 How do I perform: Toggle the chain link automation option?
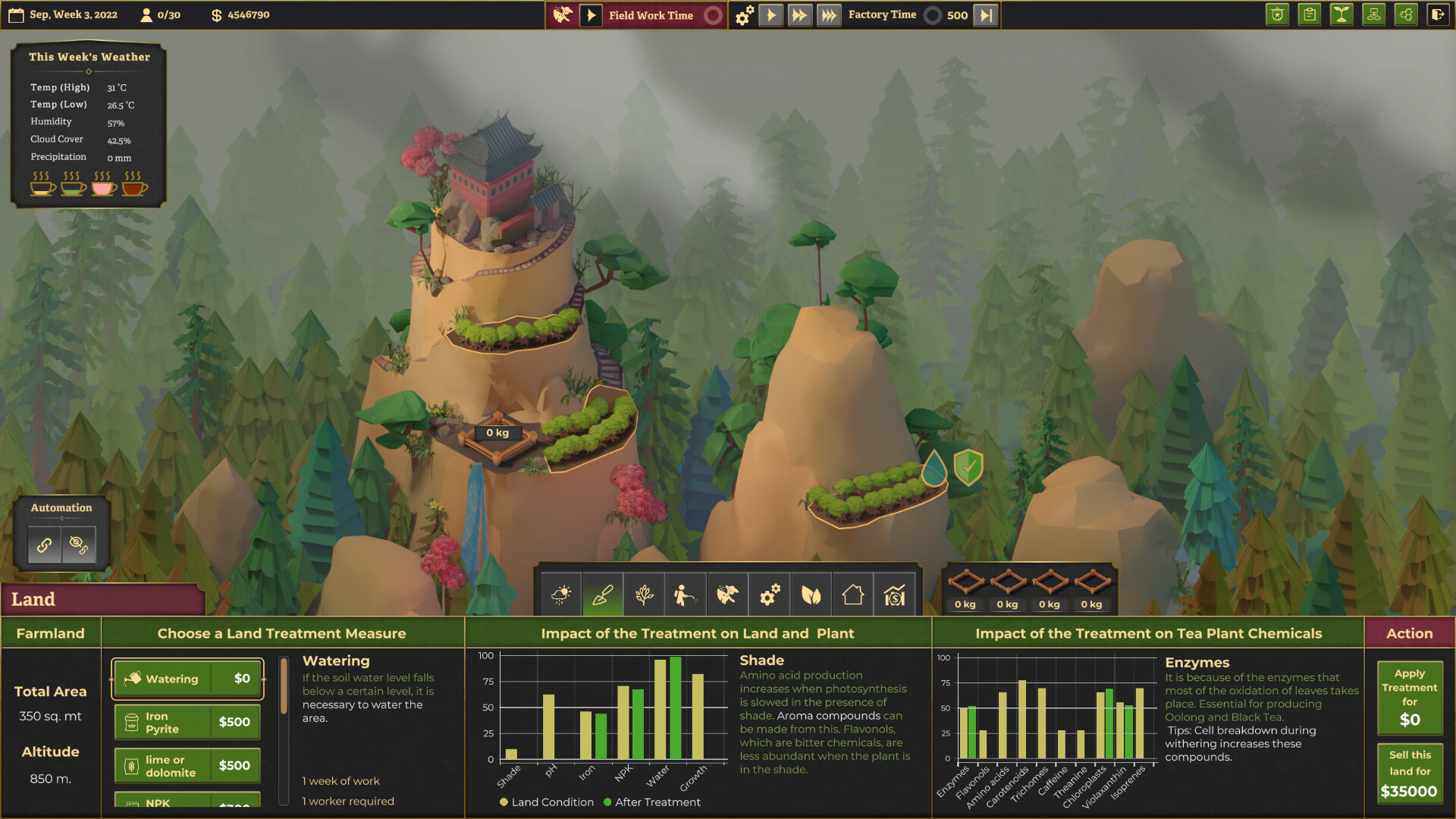pos(44,544)
